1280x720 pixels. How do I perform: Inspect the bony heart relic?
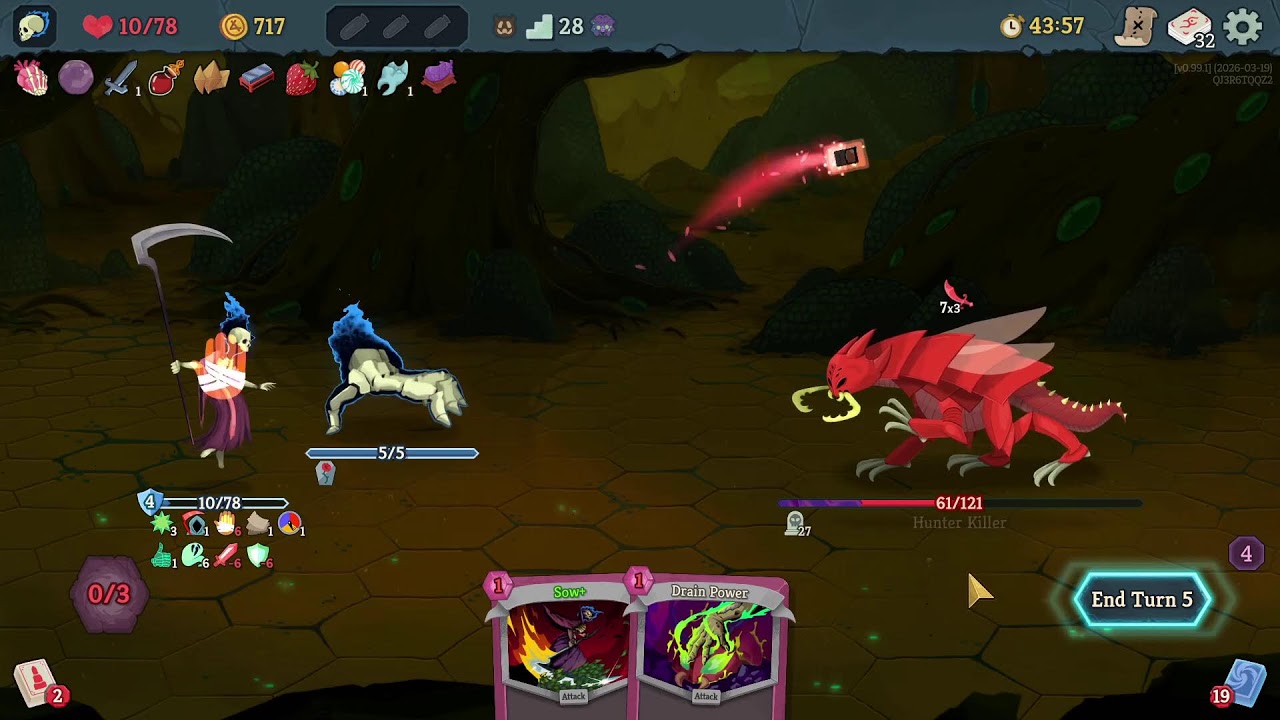tap(32, 78)
